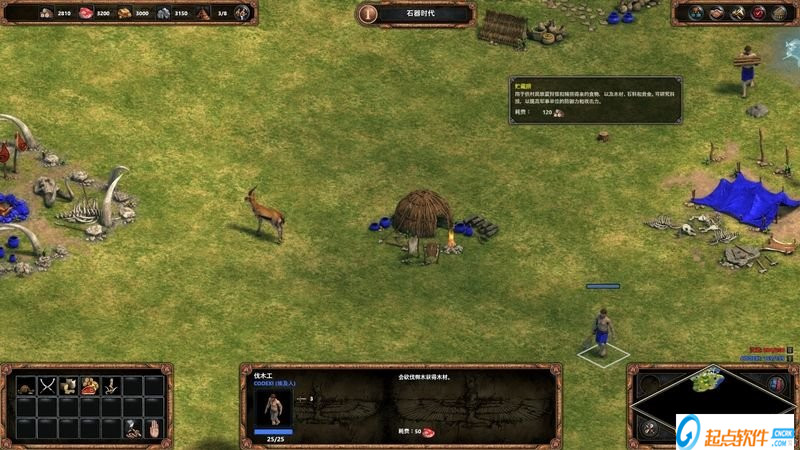800x450 pixels.
Task: Open the red checkmark objectives button
Action: click(758, 13)
